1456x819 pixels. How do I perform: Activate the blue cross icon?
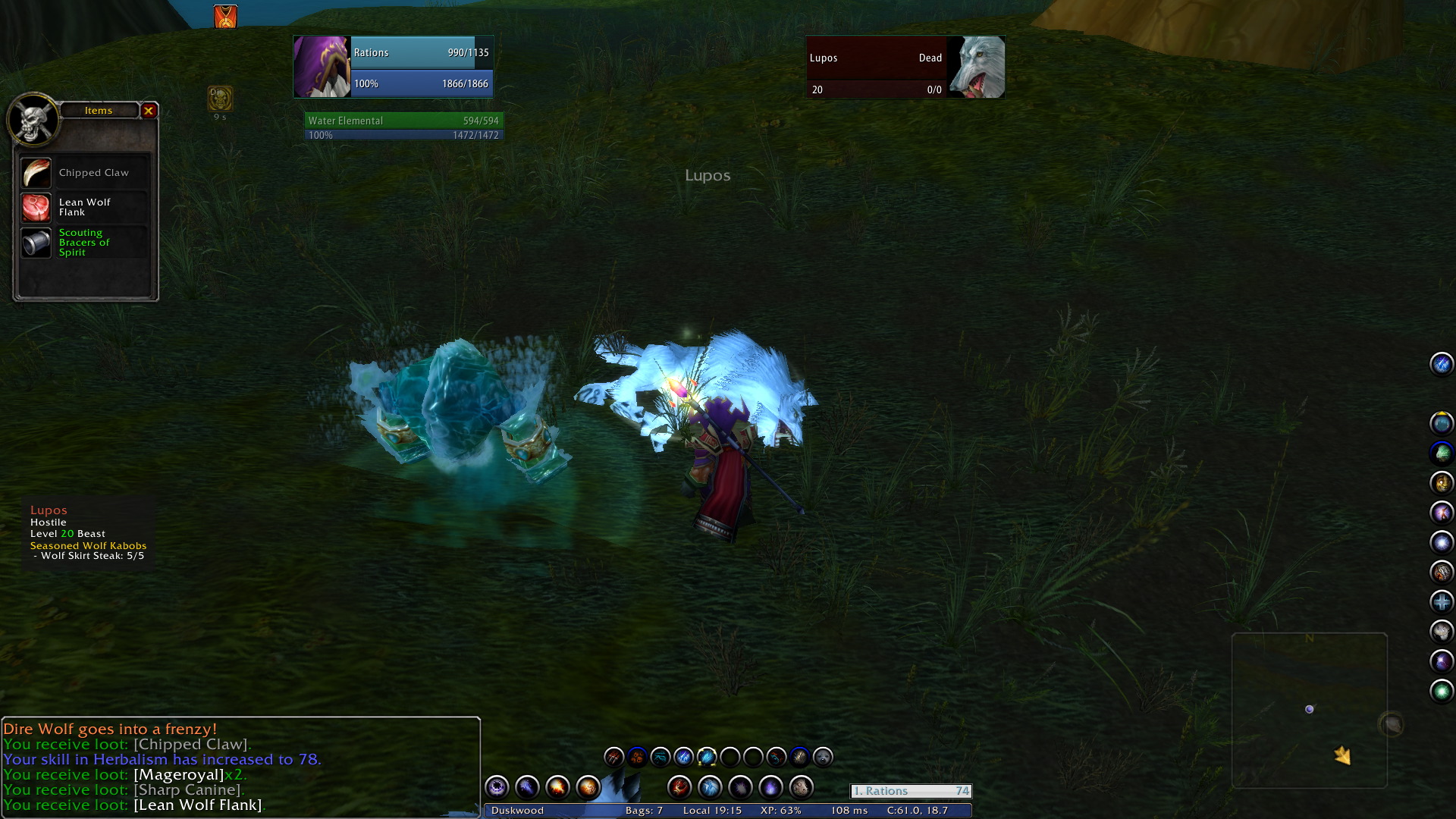[x=1442, y=602]
